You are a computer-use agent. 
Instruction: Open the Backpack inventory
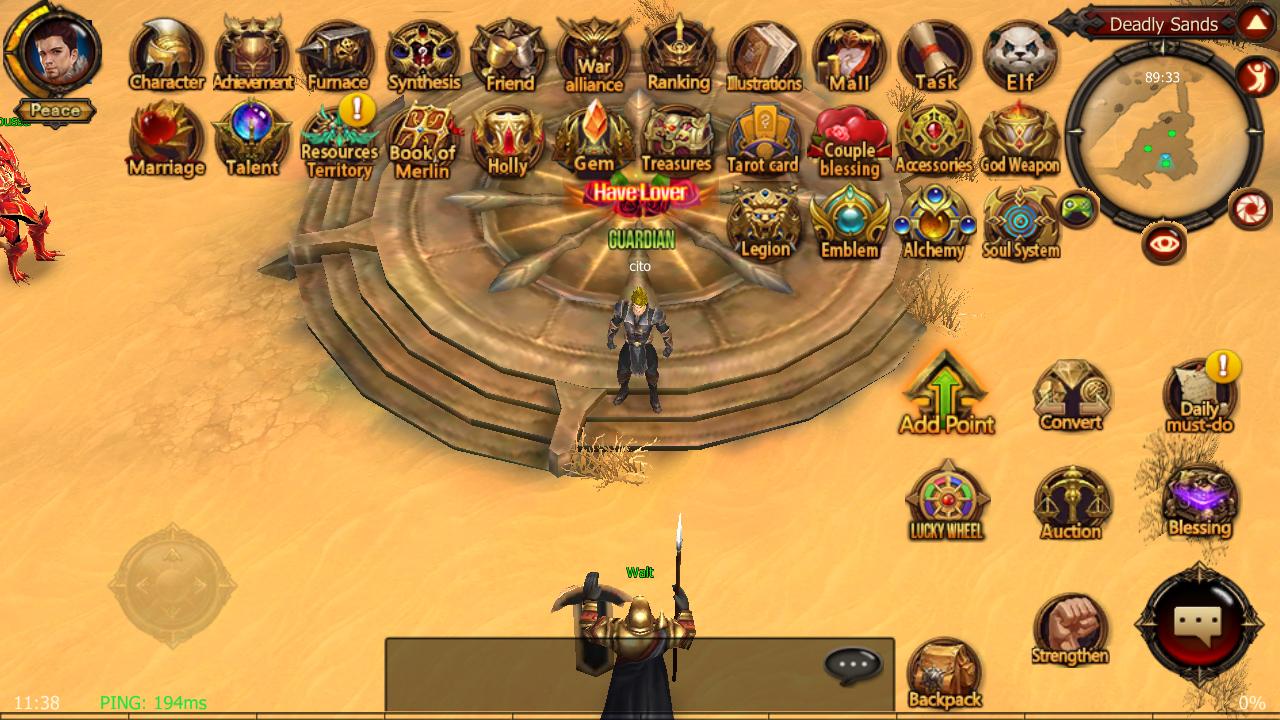coord(944,674)
